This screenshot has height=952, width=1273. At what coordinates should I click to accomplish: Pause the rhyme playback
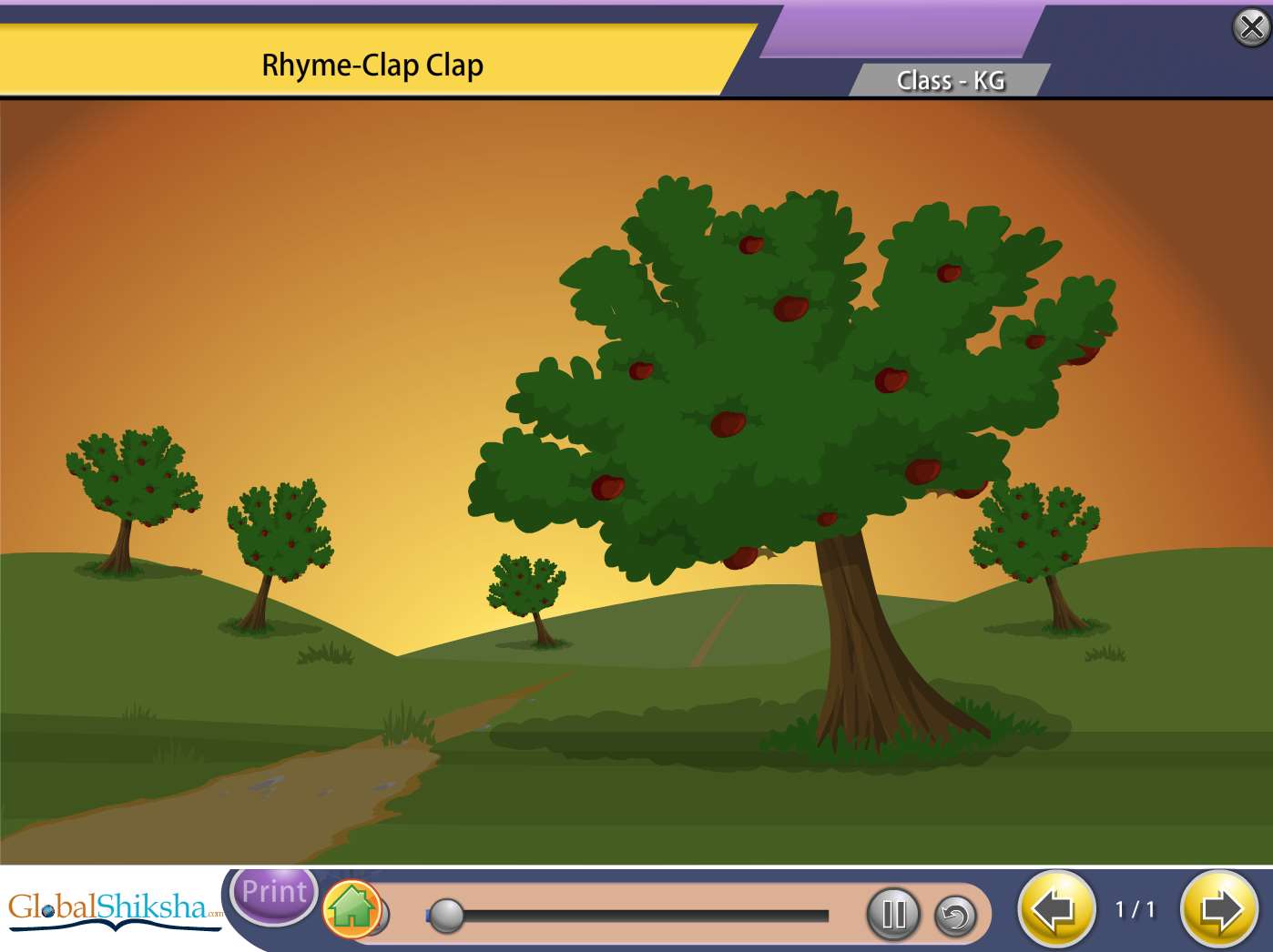click(x=893, y=914)
